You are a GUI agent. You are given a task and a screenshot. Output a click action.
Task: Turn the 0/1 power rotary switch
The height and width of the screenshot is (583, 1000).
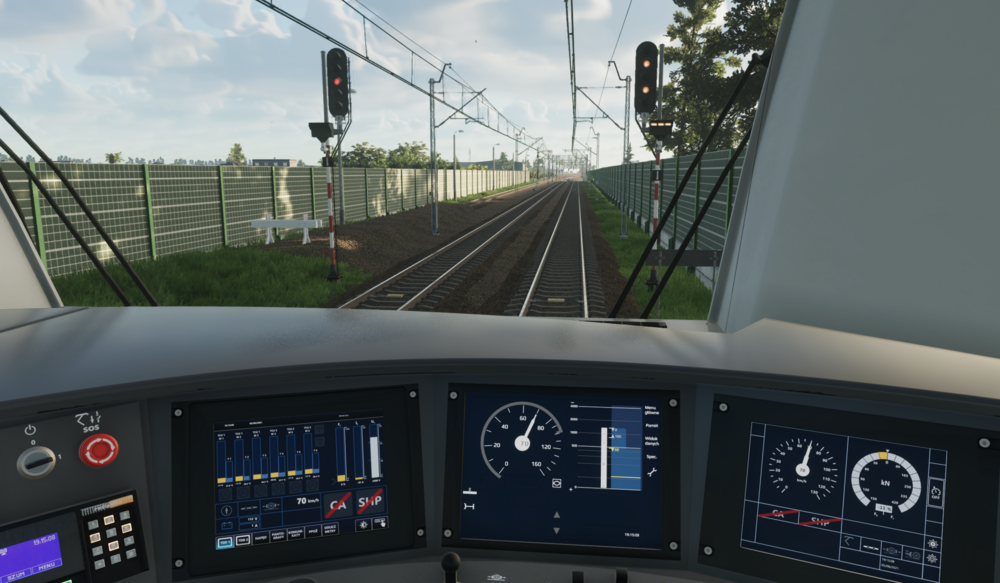(x=37, y=460)
